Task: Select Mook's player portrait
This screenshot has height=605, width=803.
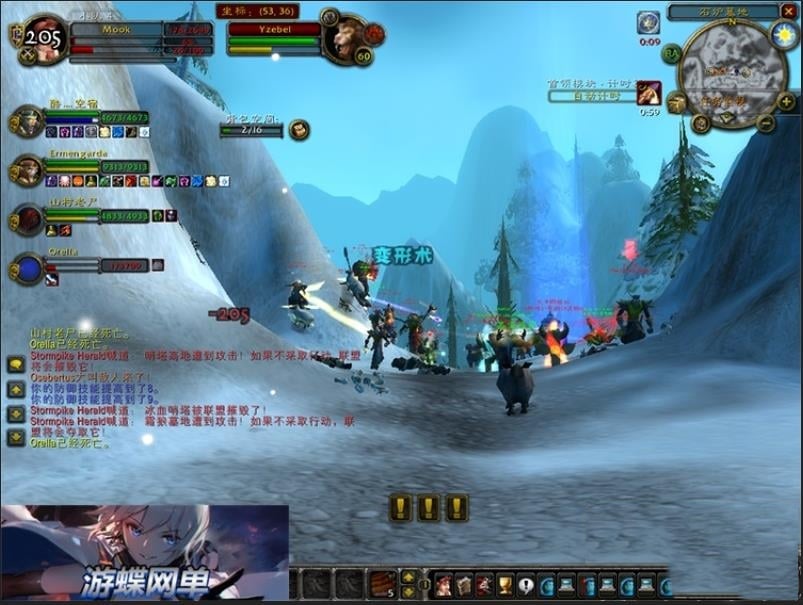Action: pos(44,39)
